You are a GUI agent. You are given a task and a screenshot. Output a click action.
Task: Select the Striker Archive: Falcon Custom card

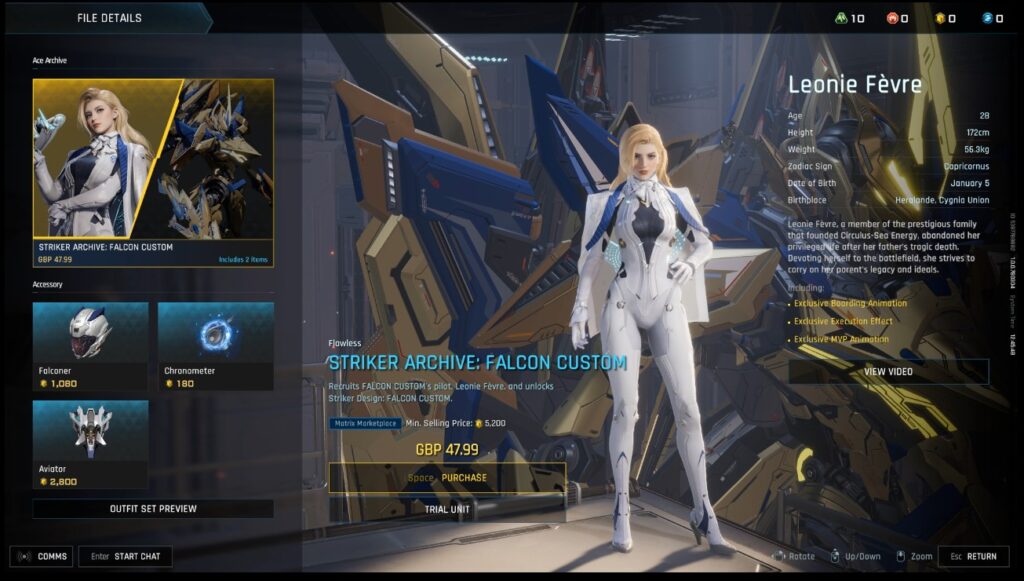pos(153,173)
